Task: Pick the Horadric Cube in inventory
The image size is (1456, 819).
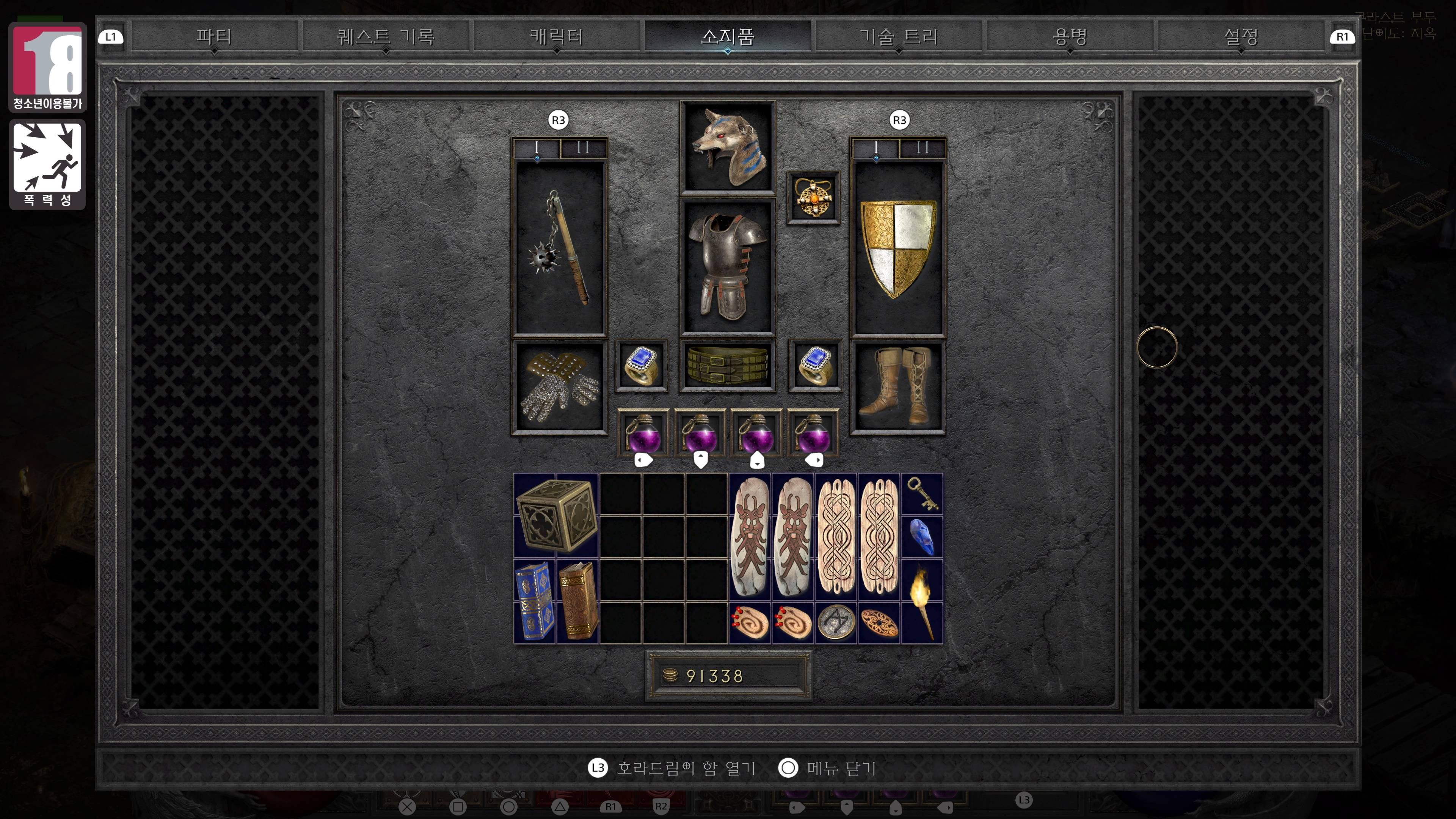Action: [x=556, y=516]
